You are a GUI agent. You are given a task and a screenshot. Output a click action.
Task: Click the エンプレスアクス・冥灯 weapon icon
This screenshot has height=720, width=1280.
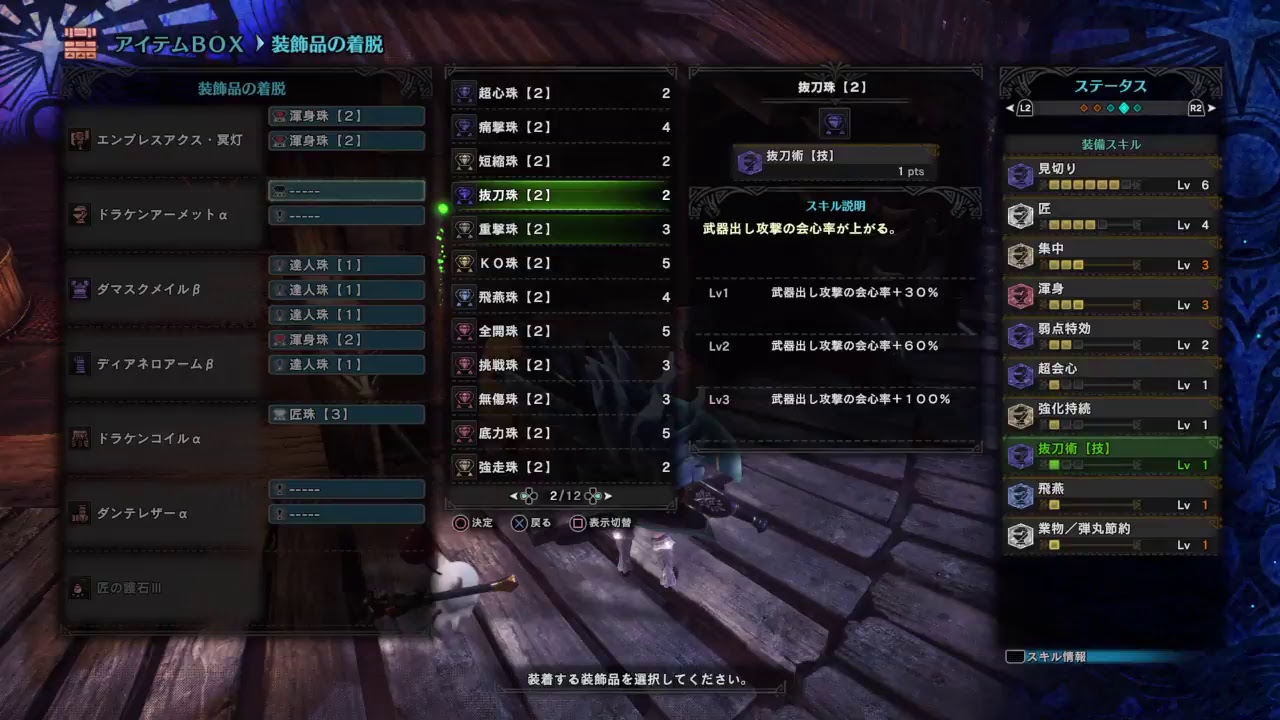click(x=79, y=140)
